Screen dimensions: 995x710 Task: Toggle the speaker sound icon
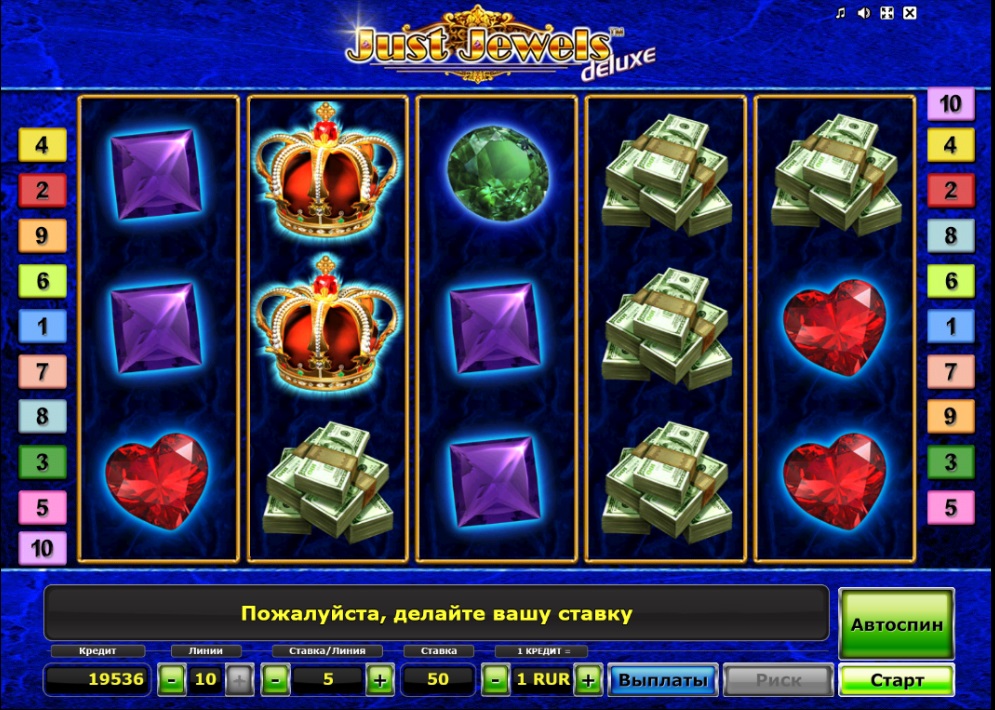click(863, 13)
